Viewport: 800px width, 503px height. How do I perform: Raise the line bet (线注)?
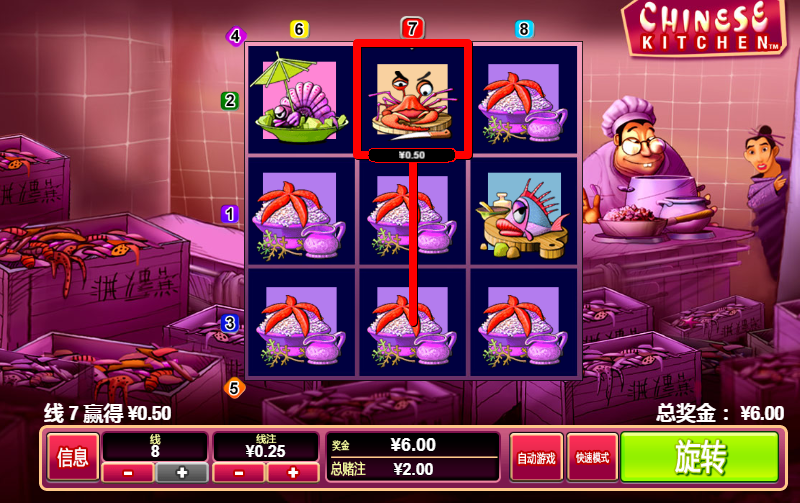point(293,472)
